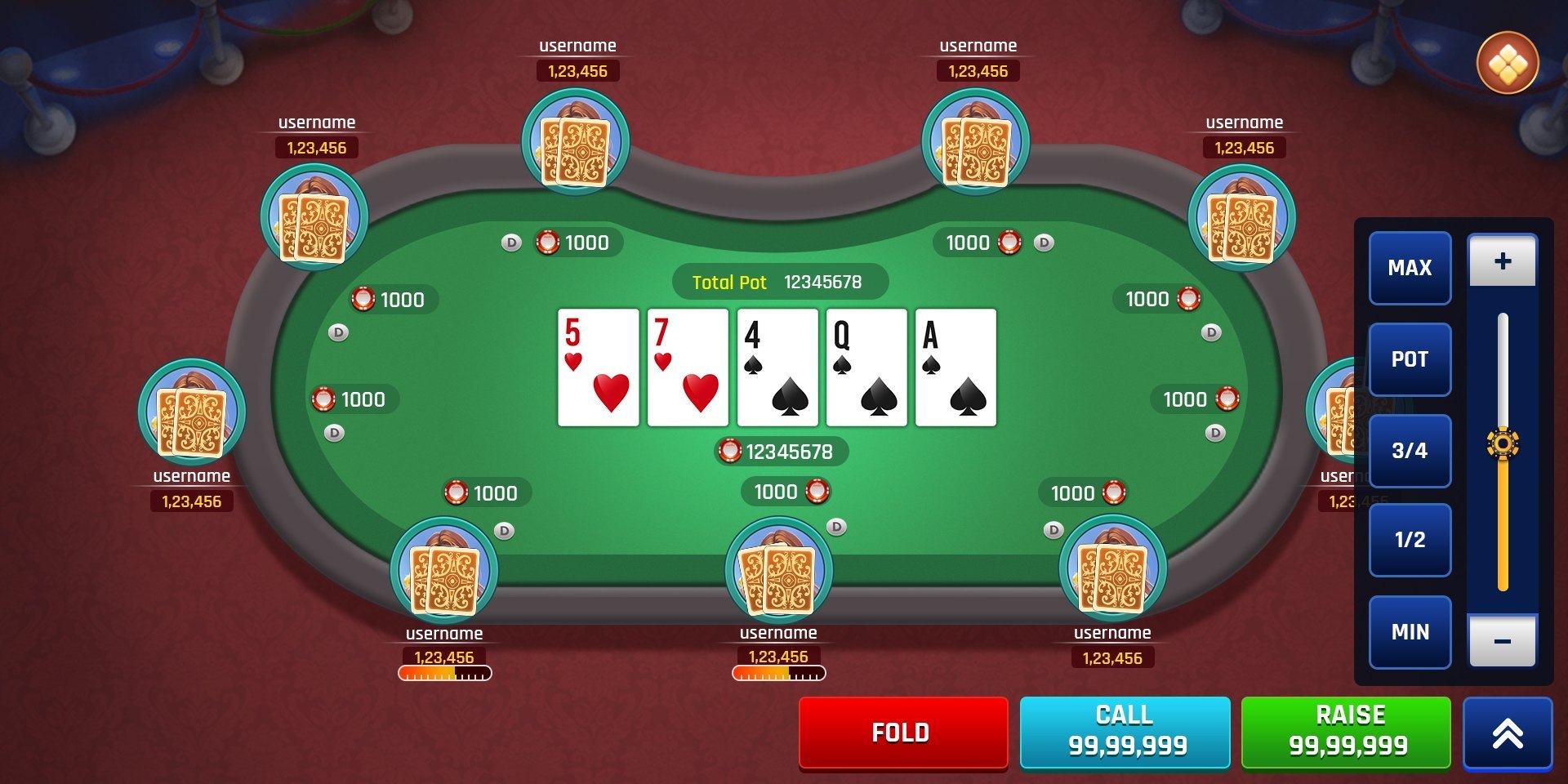Click the Total Pot 12345678 display
Screen dimensions: 1568x784
778,282
